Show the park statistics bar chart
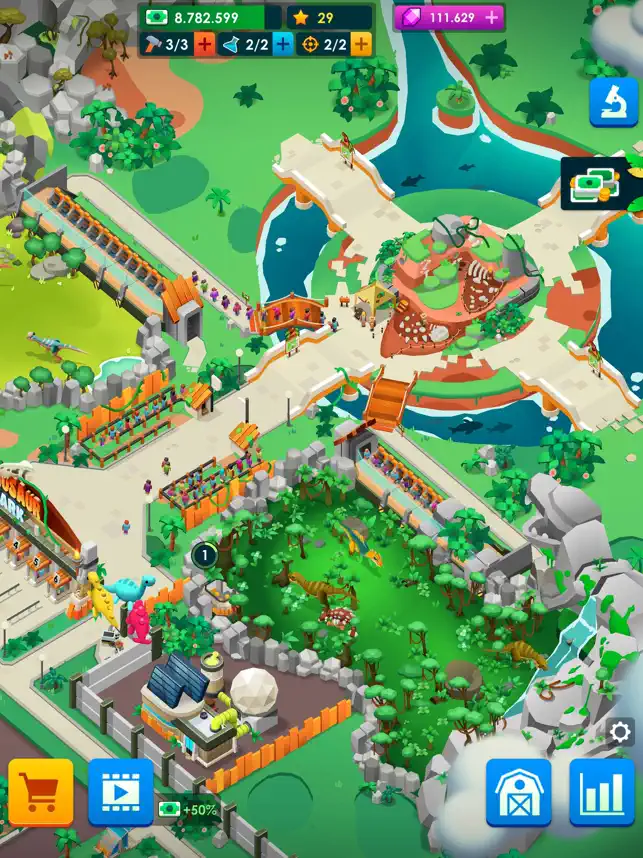 [602, 792]
